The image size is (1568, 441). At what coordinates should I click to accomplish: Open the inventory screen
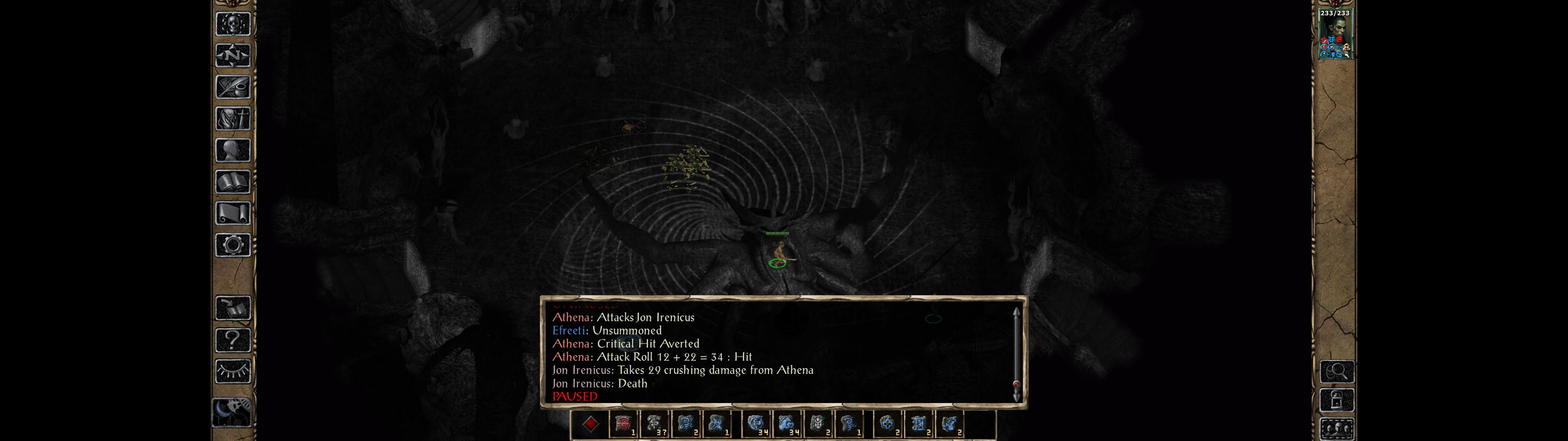(232, 118)
